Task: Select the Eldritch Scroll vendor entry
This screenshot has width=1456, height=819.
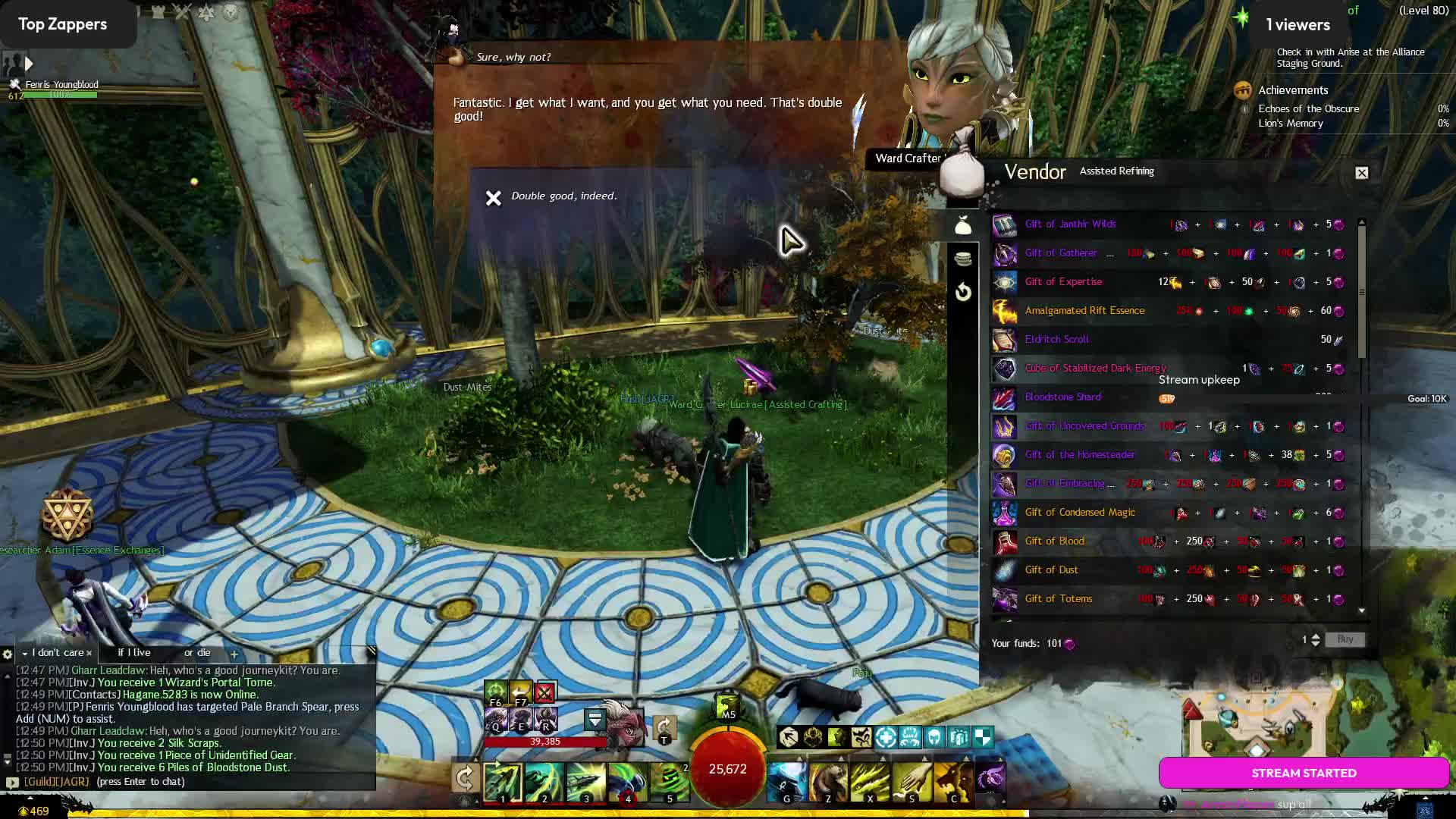Action: [x=1056, y=340]
